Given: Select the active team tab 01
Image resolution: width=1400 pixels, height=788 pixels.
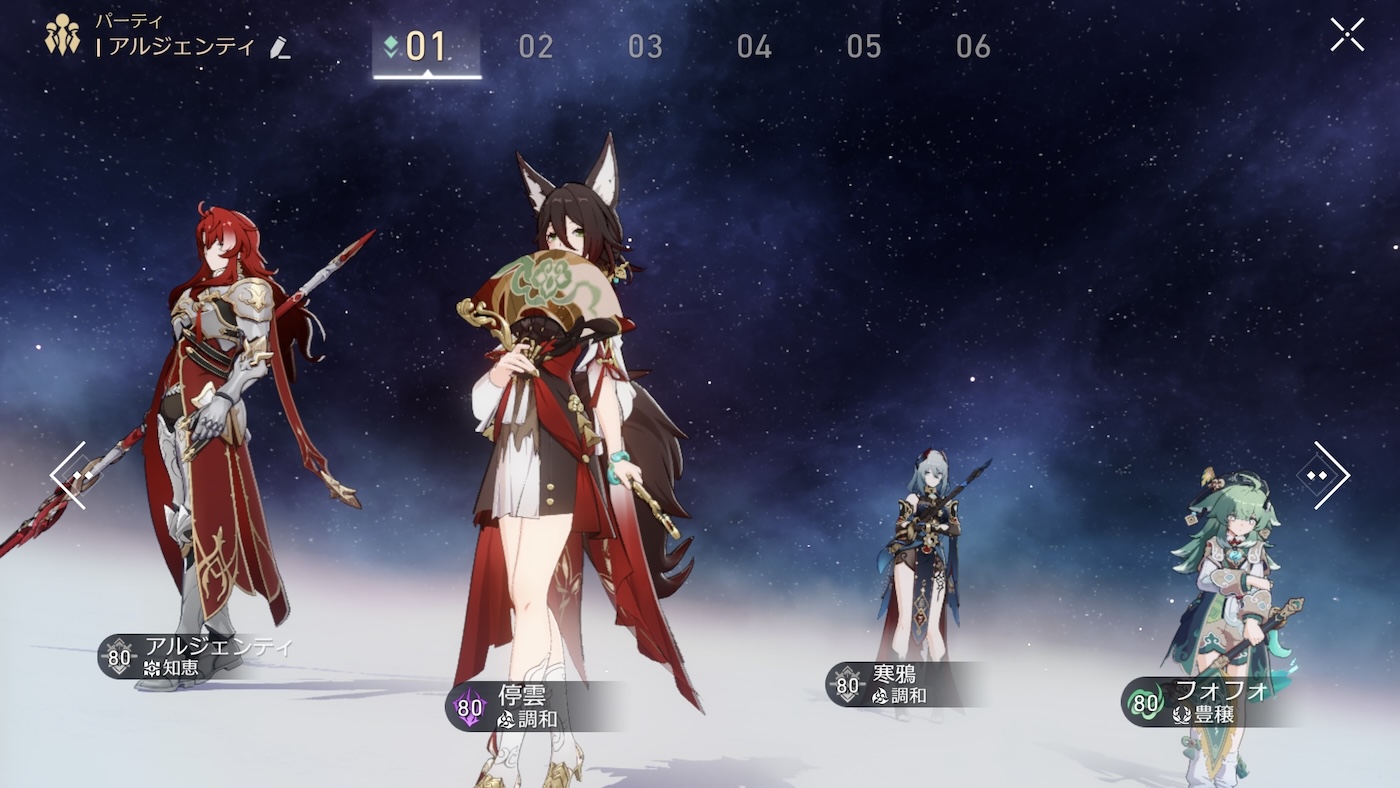Looking at the screenshot, I should [x=427, y=47].
